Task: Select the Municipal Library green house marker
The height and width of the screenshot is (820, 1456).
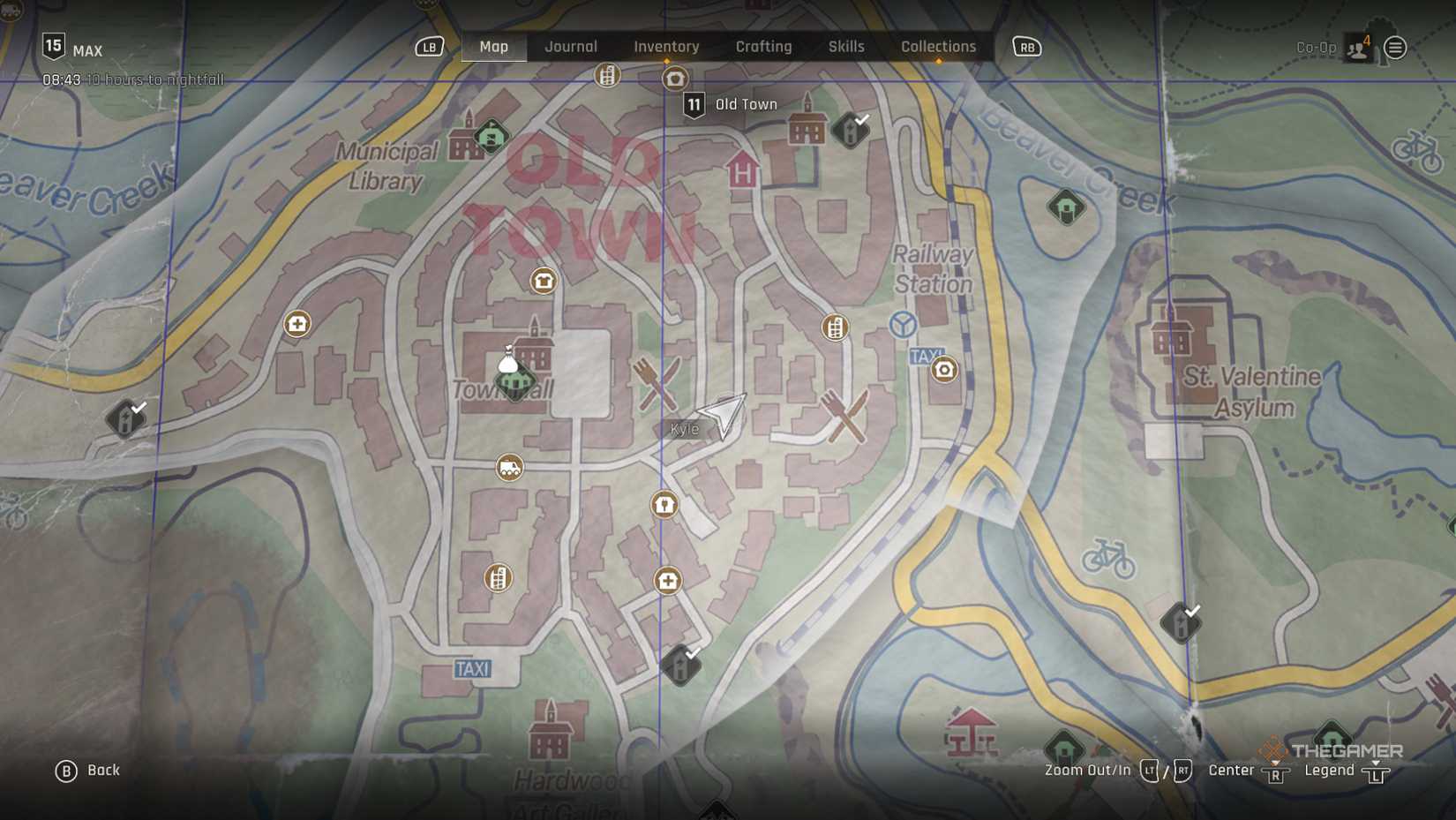Action: 492,137
